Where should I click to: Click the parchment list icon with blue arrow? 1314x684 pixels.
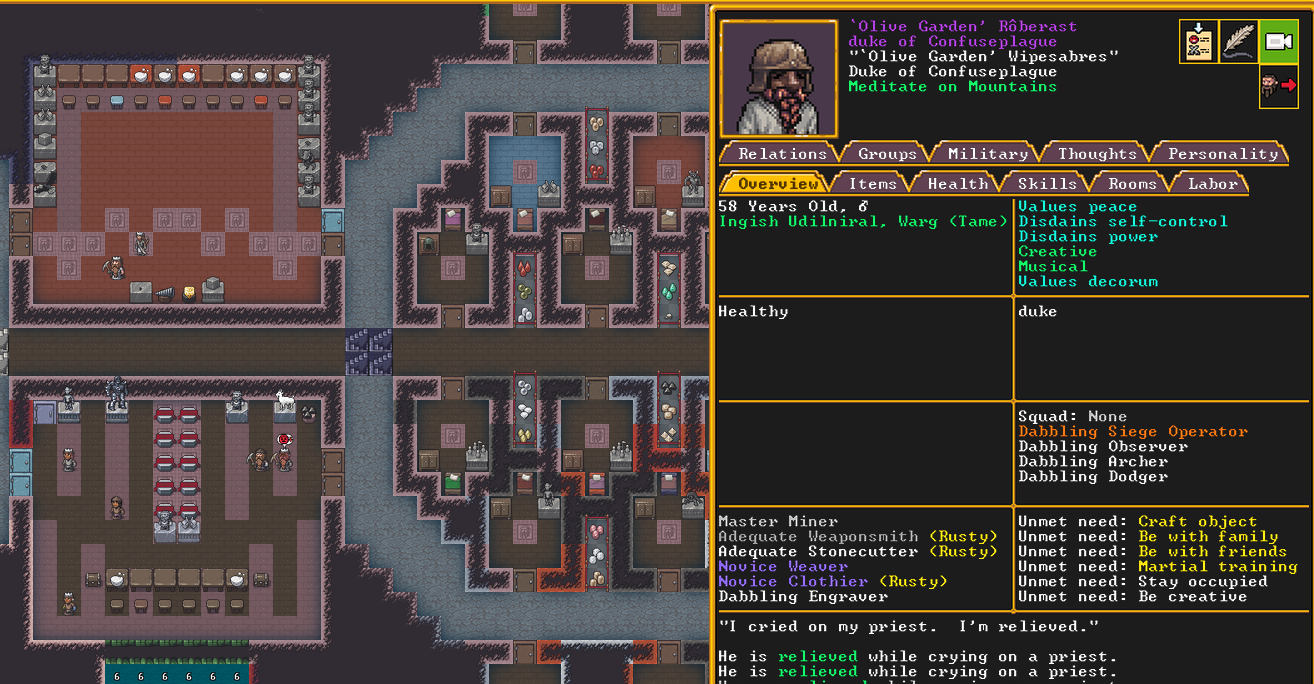(1198, 42)
